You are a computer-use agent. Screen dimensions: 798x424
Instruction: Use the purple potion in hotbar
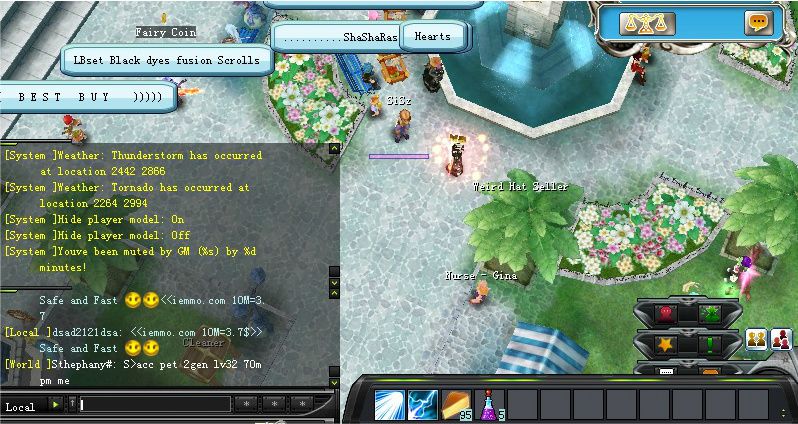(490, 405)
